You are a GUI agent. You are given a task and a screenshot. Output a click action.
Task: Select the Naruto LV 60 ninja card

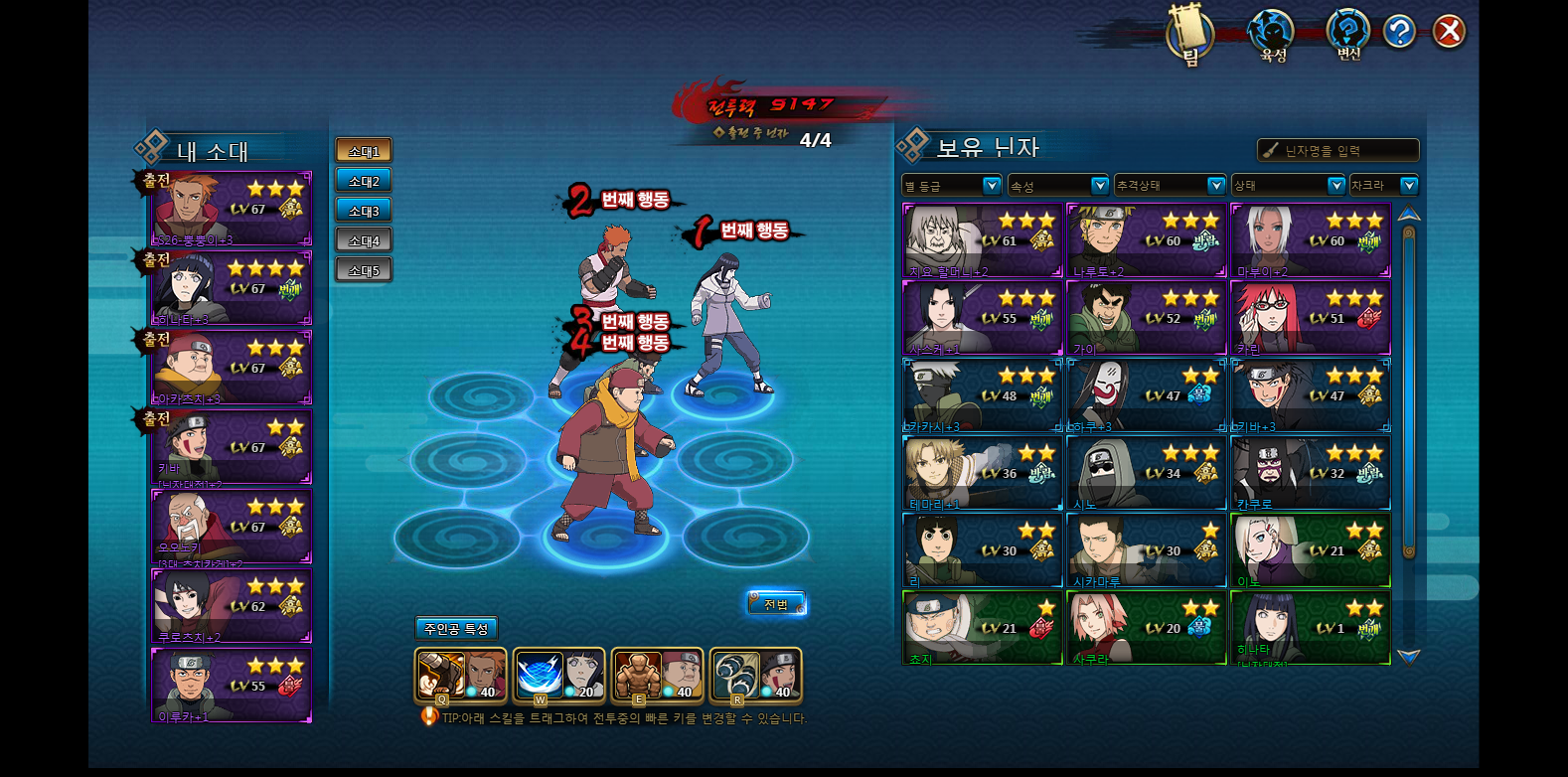(1146, 240)
